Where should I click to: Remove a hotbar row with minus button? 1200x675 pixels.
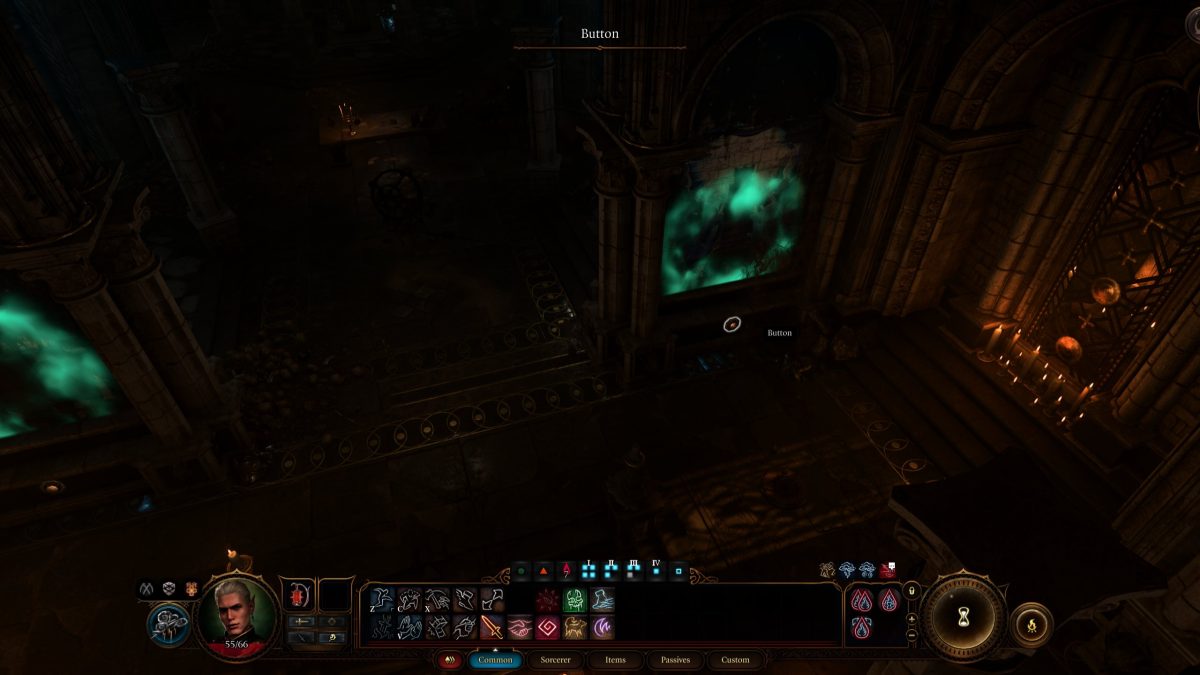(x=911, y=635)
